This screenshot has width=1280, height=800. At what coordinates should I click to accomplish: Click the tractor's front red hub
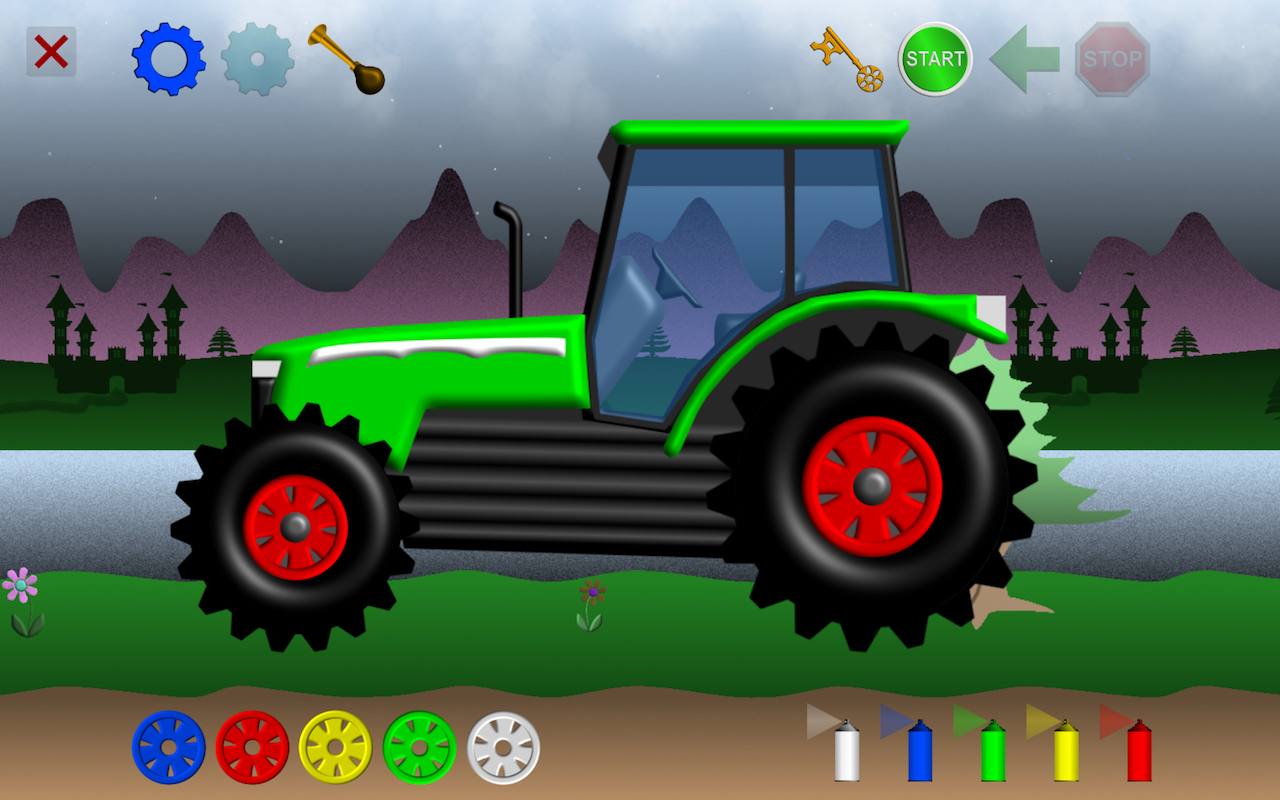pos(297,527)
